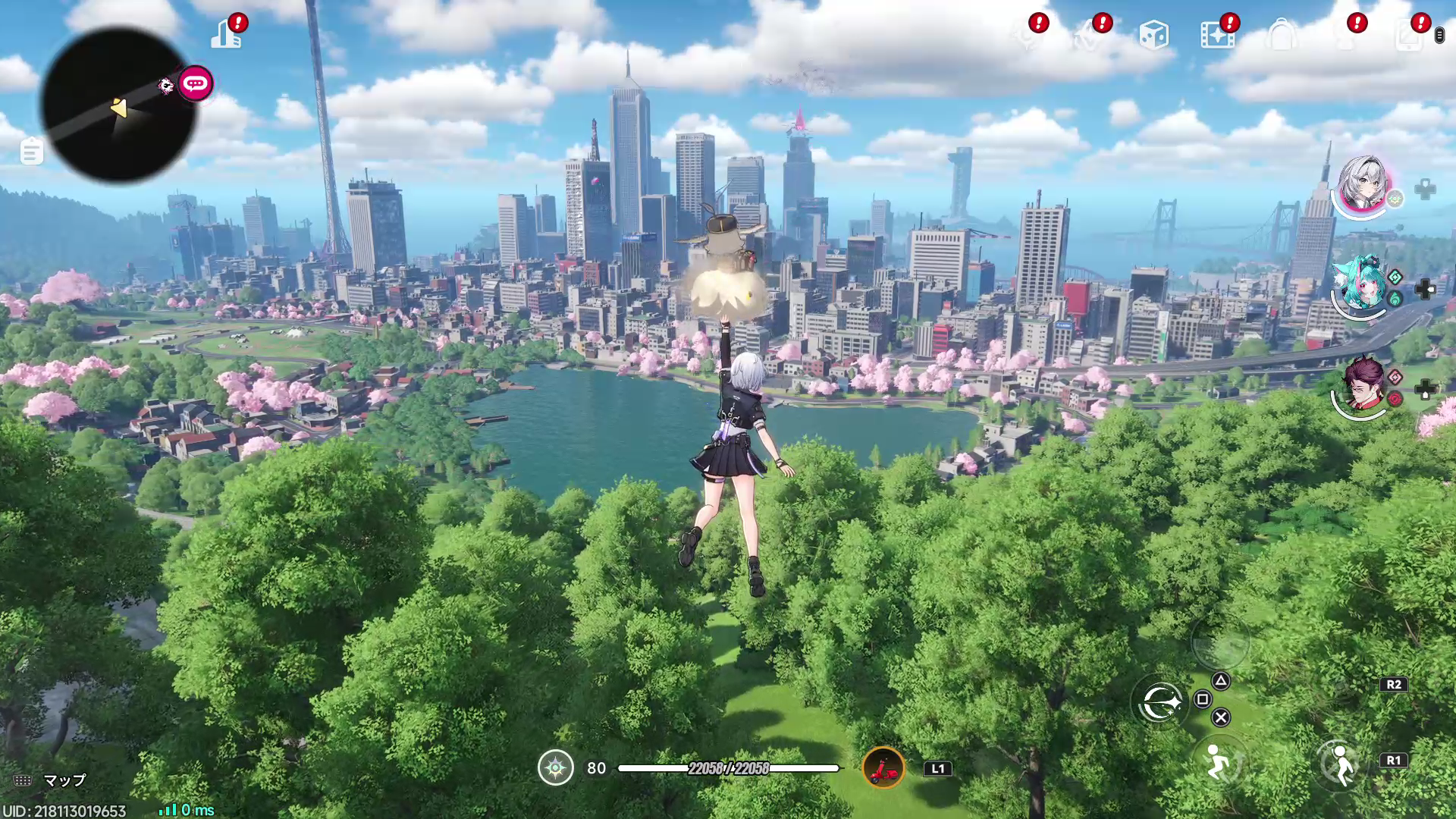Click the compass icon beside the level 80 badge

(x=556, y=768)
